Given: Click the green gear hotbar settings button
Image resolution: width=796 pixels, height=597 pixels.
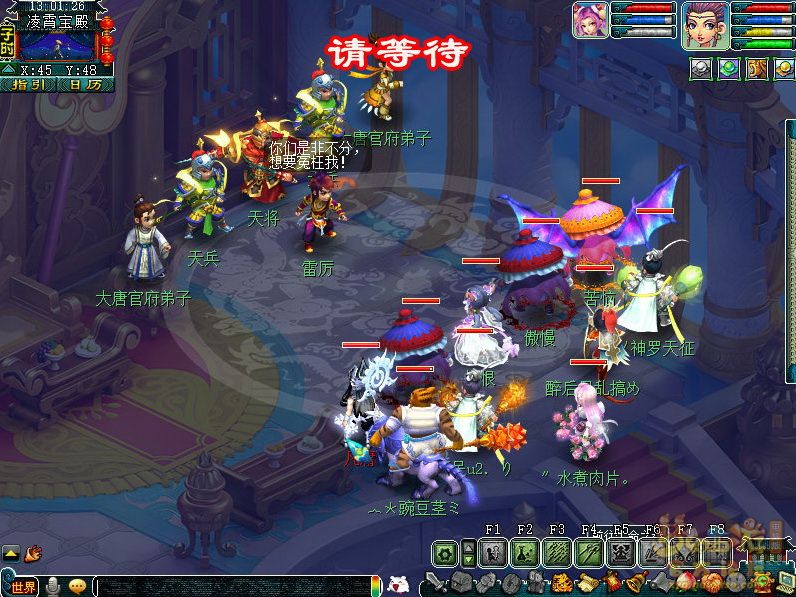Looking at the screenshot, I should click(x=445, y=552).
